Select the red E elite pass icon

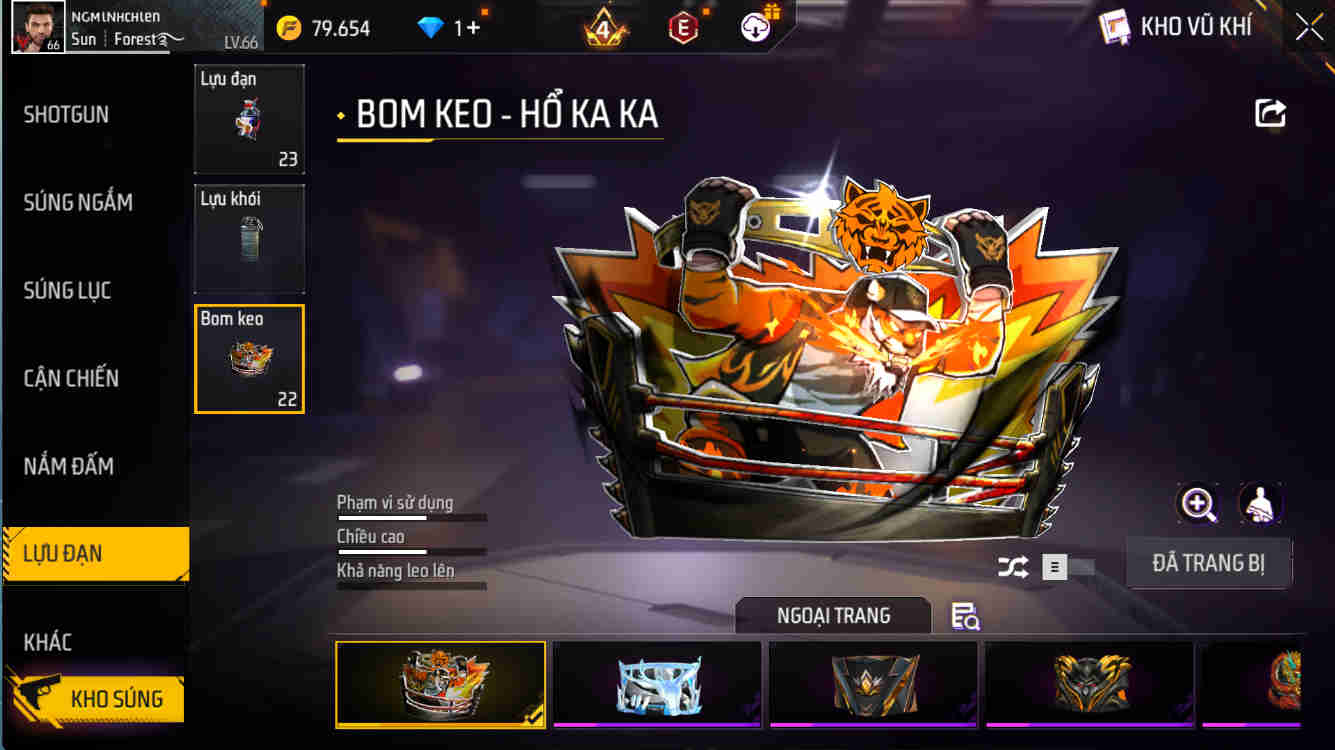685,27
